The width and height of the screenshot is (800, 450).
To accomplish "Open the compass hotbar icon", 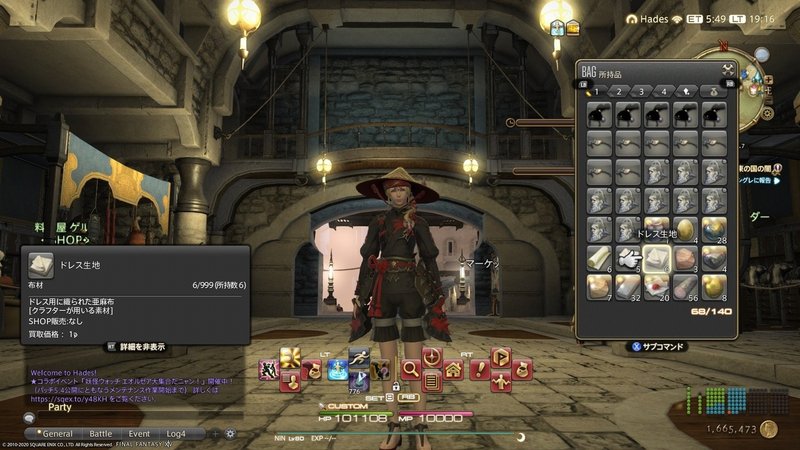I will click(x=432, y=355).
